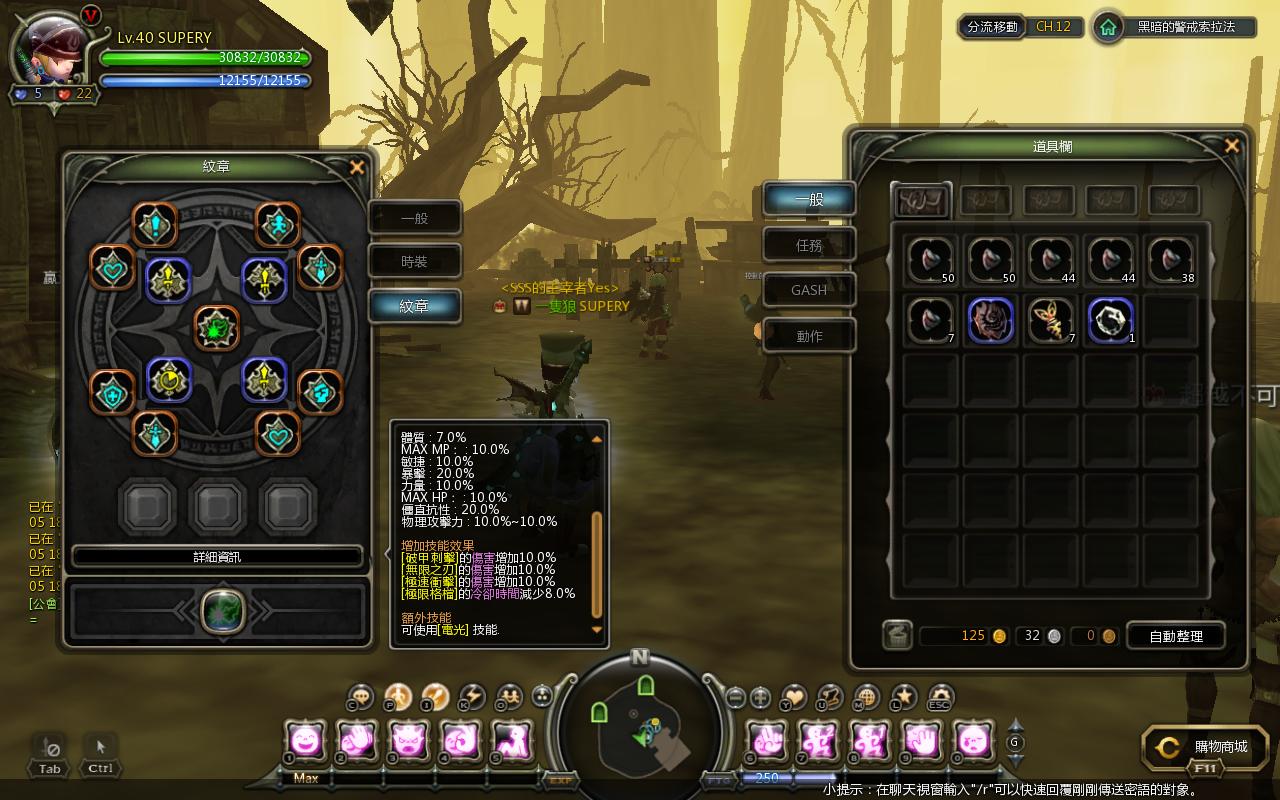Switch to the 時裝 costume tab
This screenshot has width=1280, height=800.
pyautogui.click(x=414, y=262)
